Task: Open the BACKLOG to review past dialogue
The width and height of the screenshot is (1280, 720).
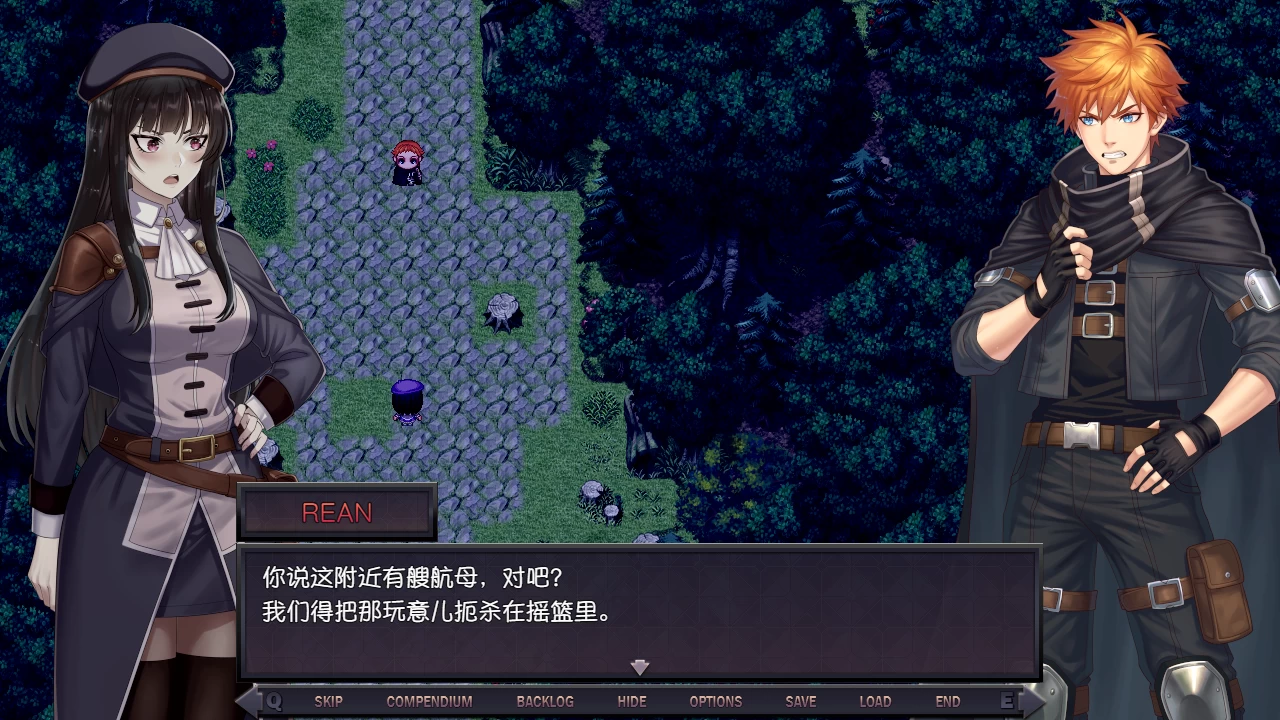Action: click(x=544, y=701)
